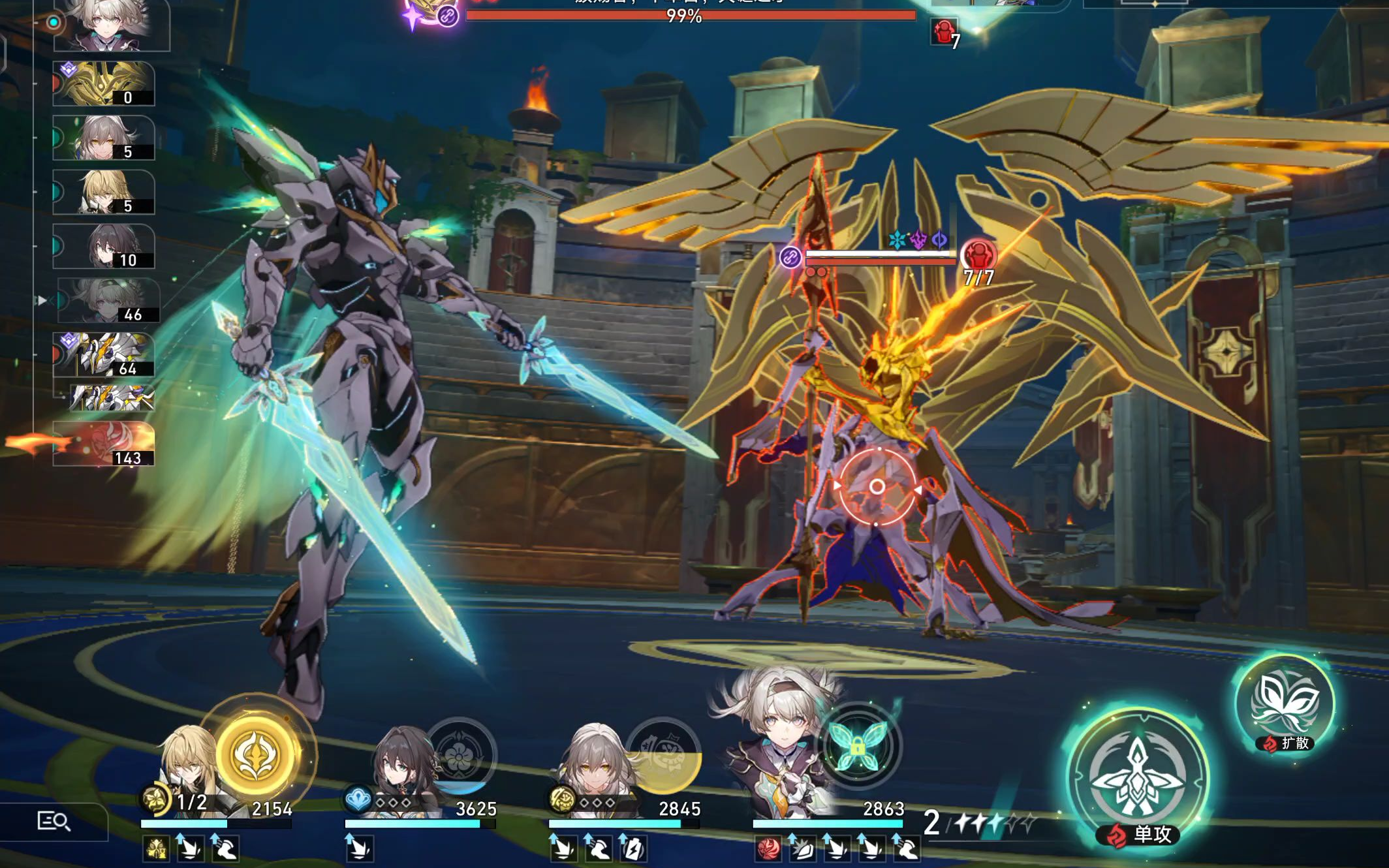Viewport: 1389px width, 868px height.
Task: Select the turn-order portrait showing 46
Action: coord(108,301)
